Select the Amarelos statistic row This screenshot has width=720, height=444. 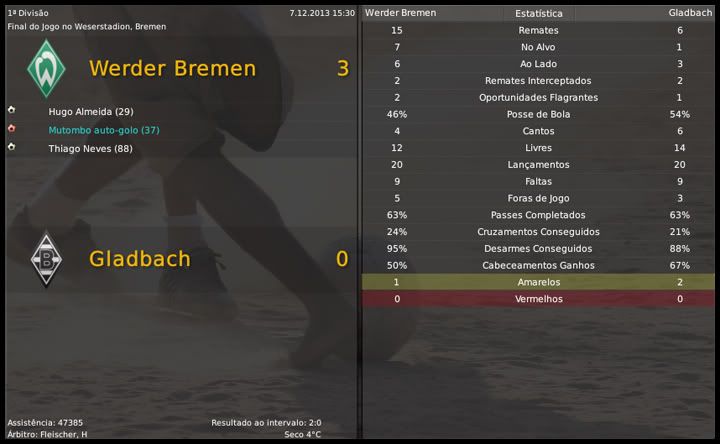coord(538,282)
